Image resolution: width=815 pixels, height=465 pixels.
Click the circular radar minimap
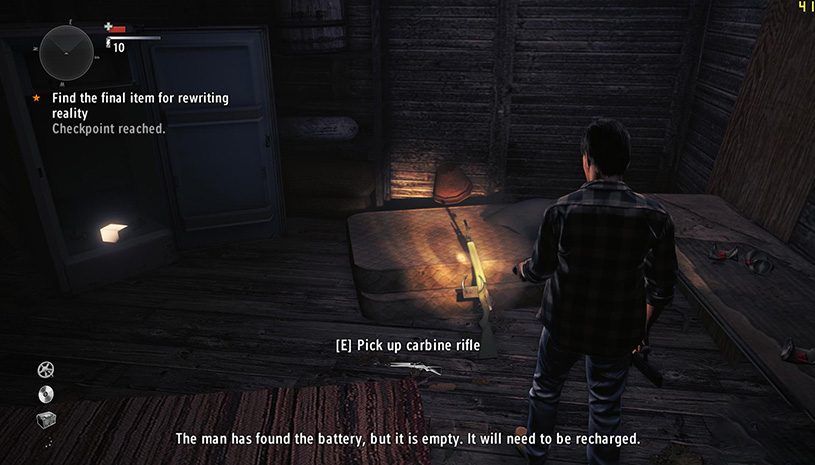coord(66,52)
